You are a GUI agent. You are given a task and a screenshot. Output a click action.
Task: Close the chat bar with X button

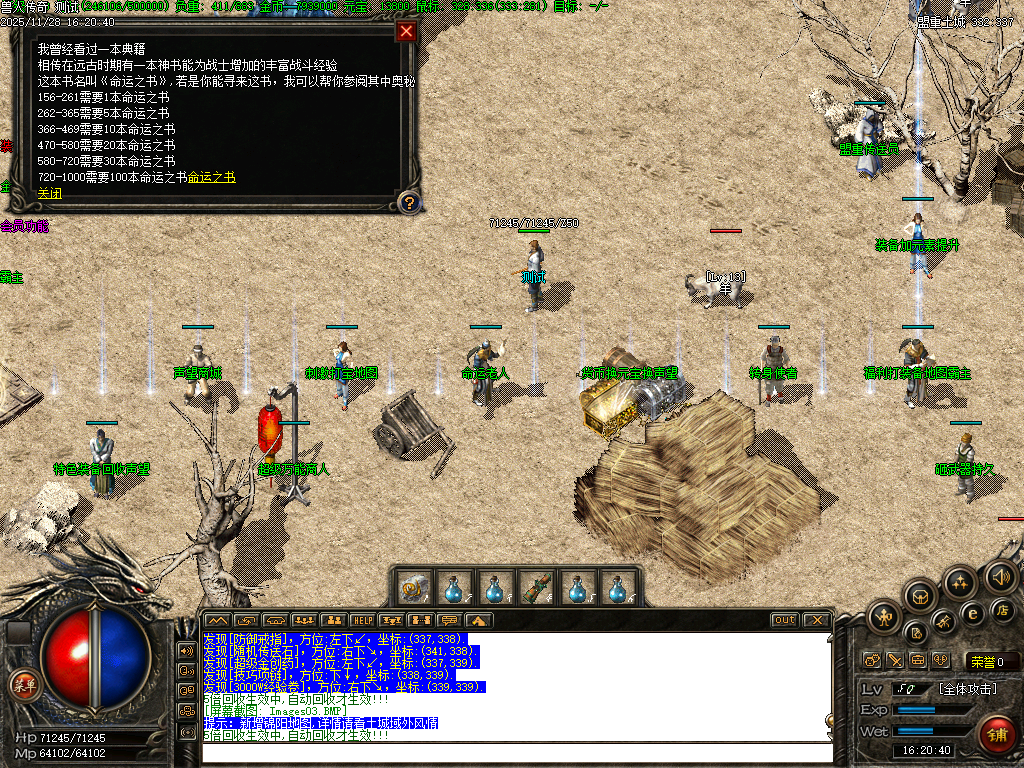pos(817,620)
